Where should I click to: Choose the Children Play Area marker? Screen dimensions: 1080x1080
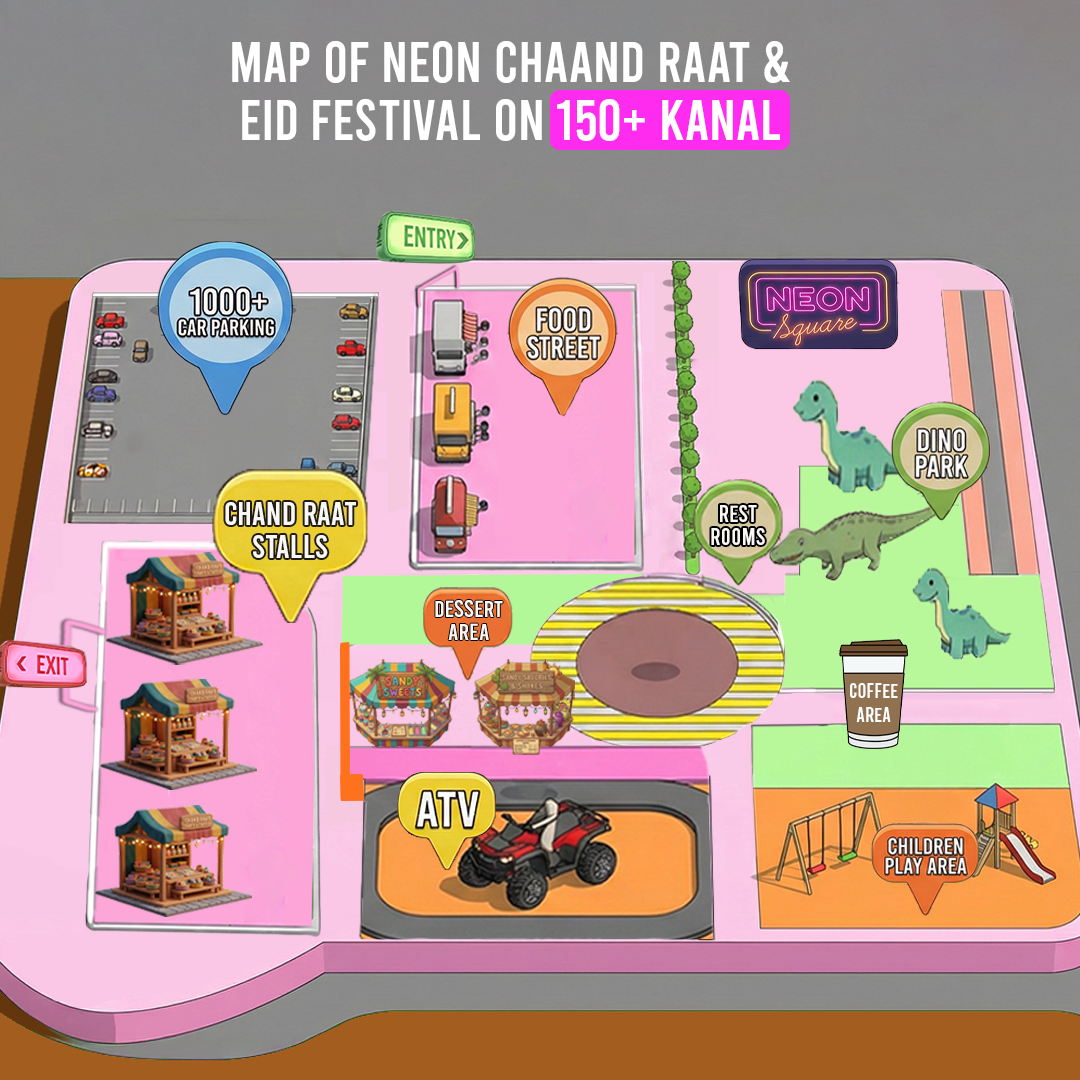[925, 857]
